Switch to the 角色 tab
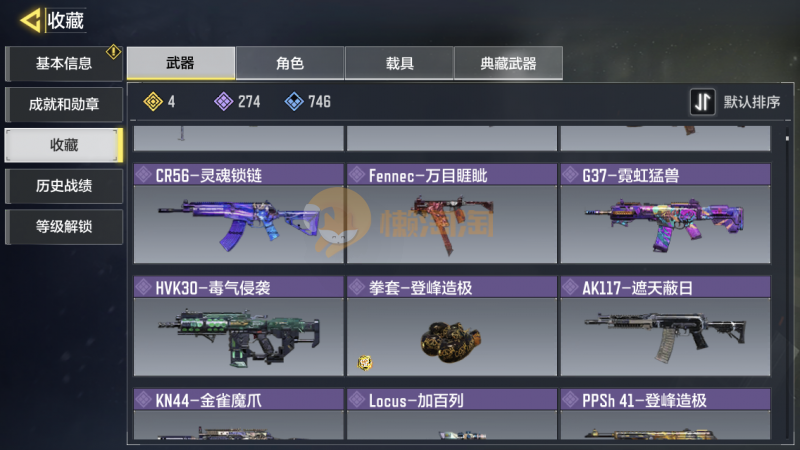Screen dimensions: 800x450 point(290,64)
